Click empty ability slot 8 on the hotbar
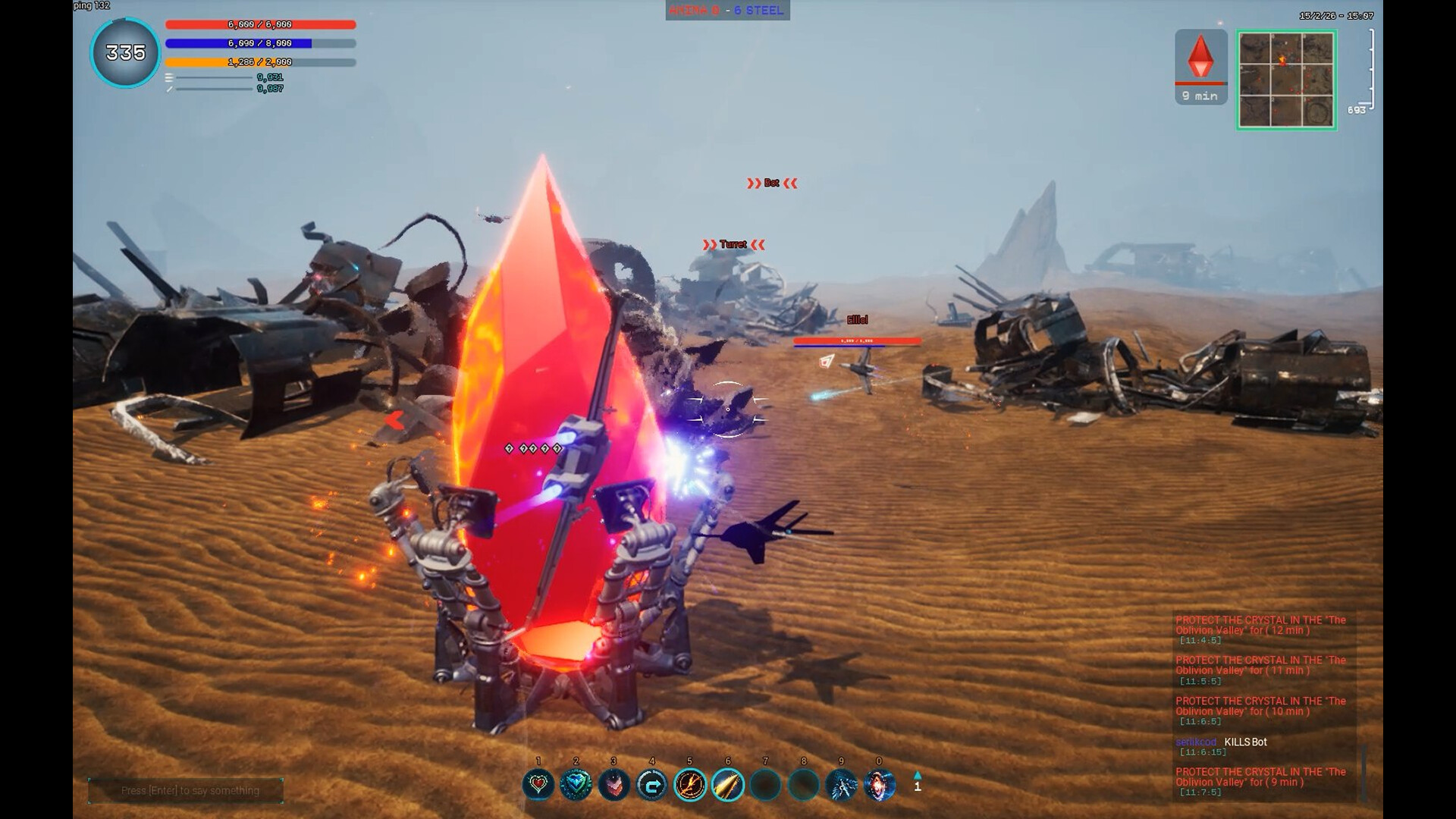 (802, 785)
